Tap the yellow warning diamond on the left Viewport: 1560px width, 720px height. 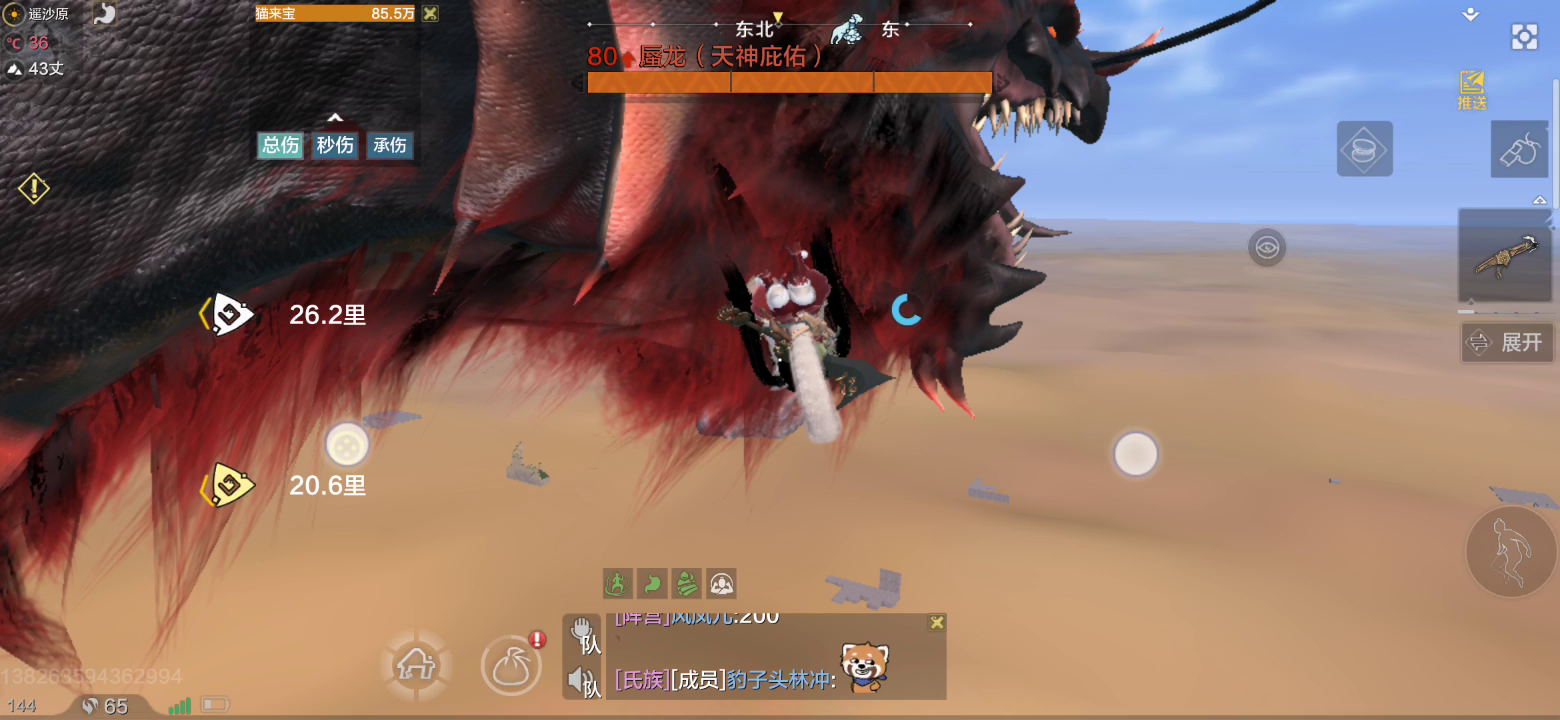33,187
